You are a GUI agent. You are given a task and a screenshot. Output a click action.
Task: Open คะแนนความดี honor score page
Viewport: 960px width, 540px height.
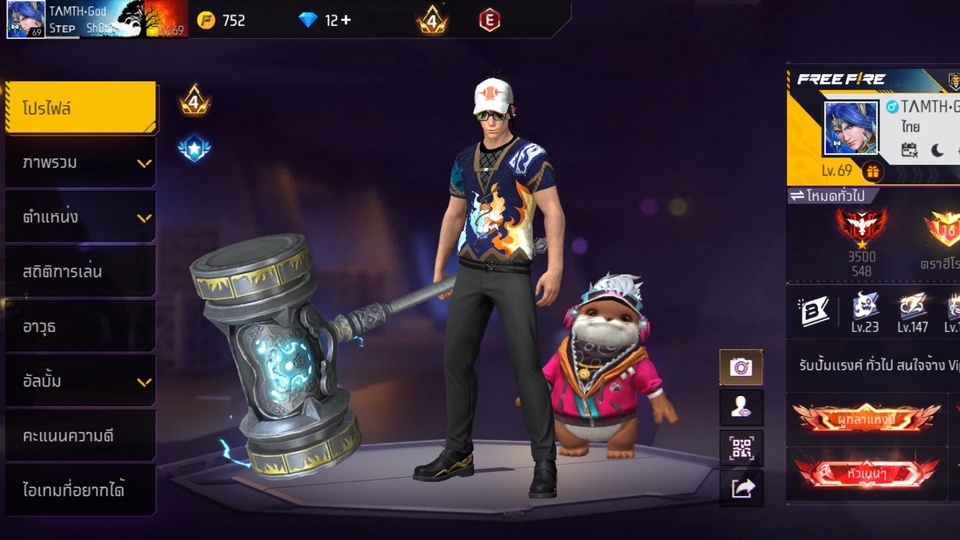click(x=80, y=436)
